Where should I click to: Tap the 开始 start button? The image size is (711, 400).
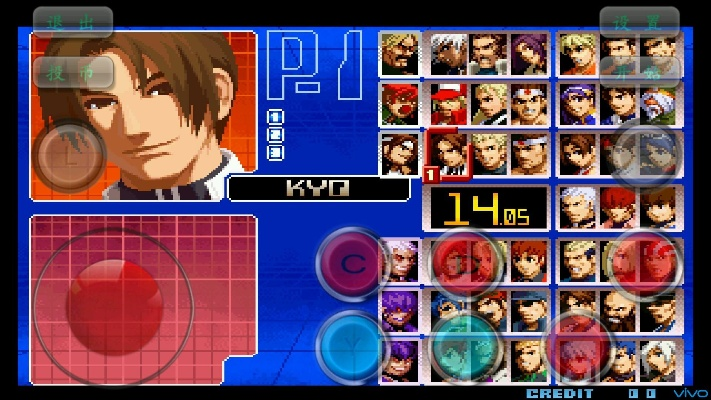point(639,71)
